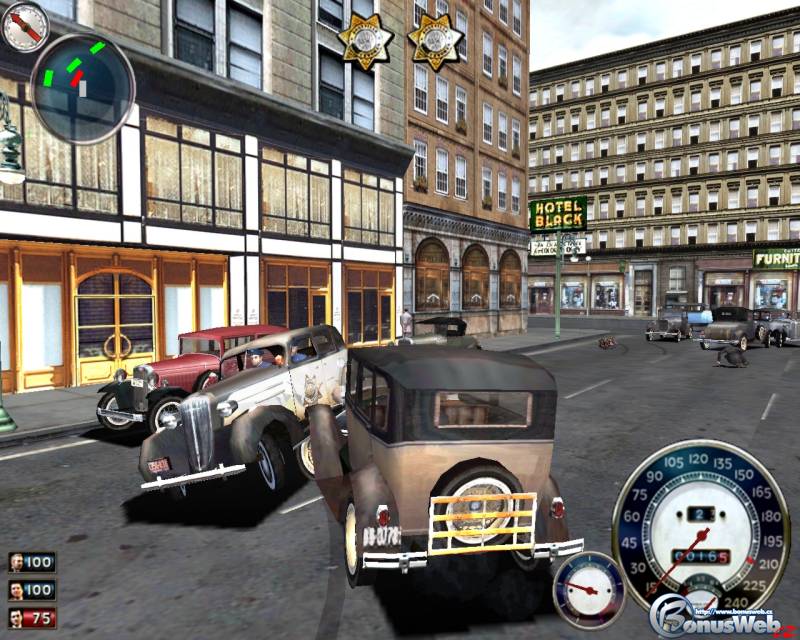The width and height of the screenshot is (800, 640).
Task: Click the compass dial above the radar
Action: tap(25, 27)
